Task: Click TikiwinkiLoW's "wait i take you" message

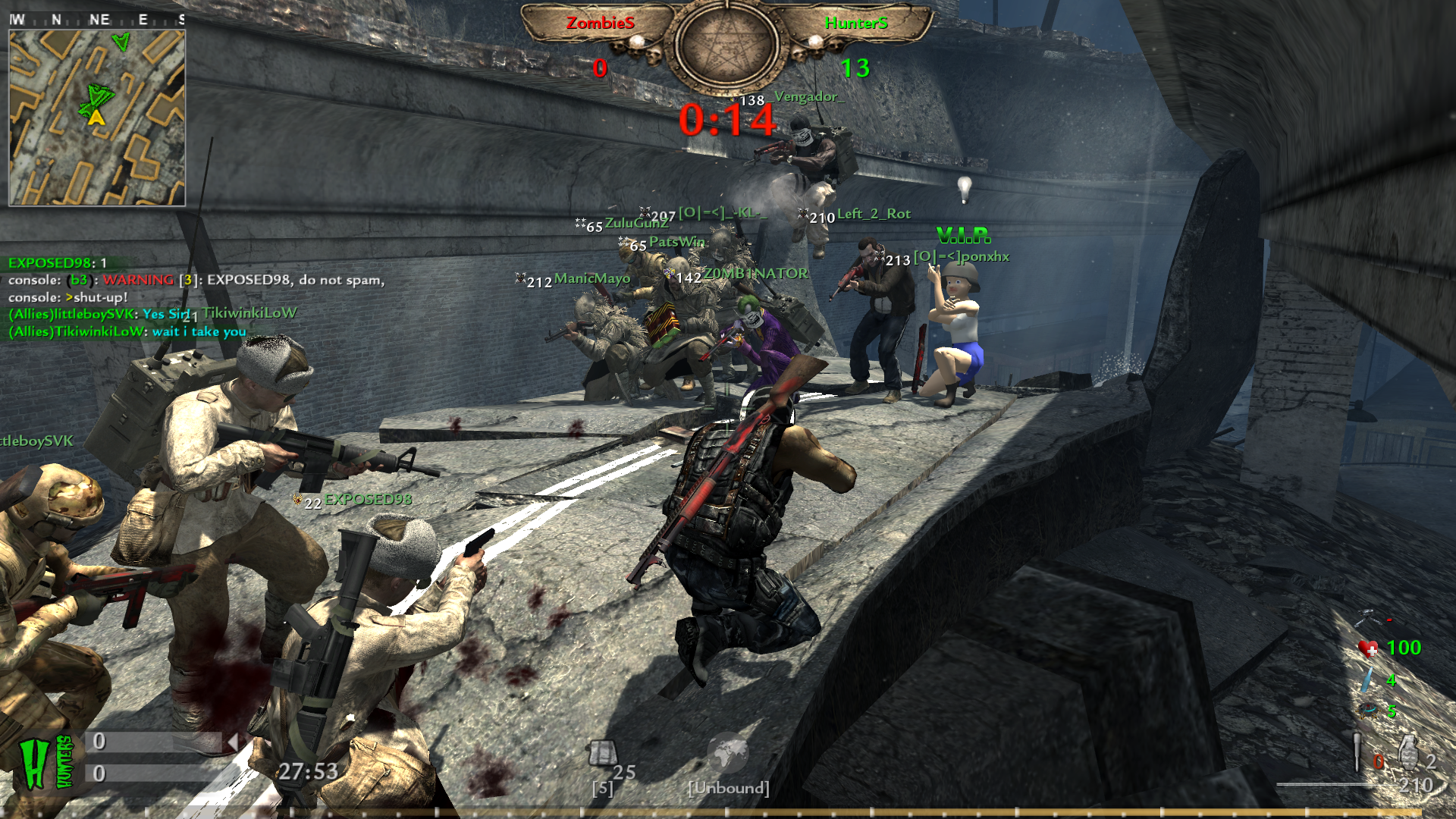Action: coord(127,331)
